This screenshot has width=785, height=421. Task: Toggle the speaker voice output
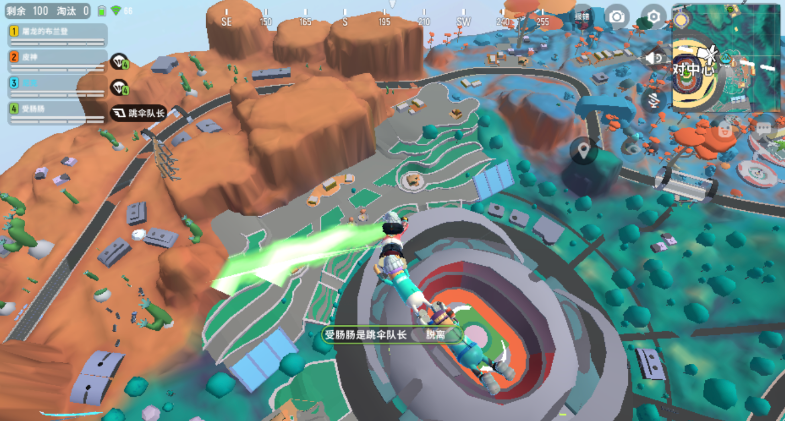click(x=654, y=58)
